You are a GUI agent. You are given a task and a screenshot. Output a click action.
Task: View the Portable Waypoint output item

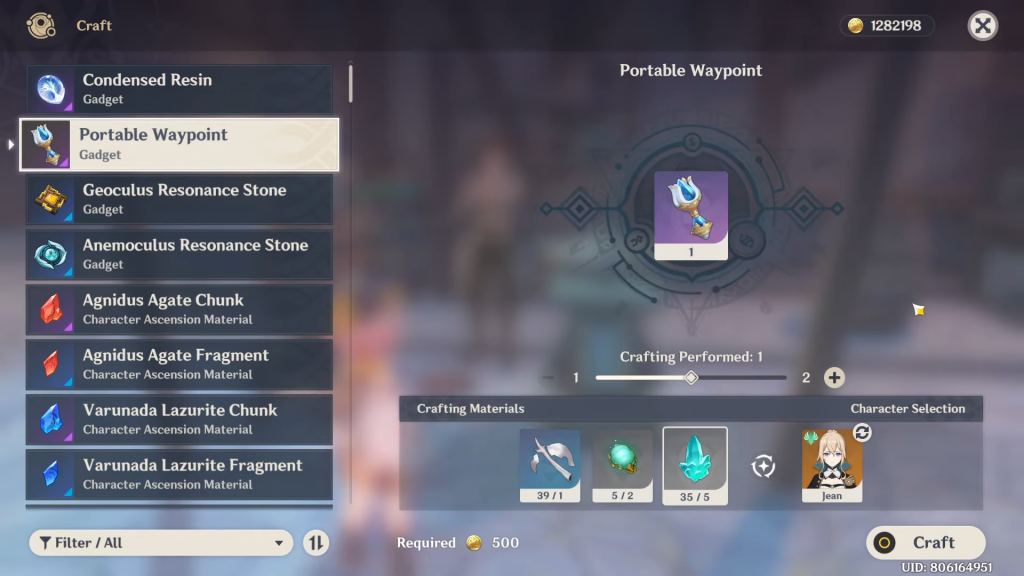pos(691,215)
